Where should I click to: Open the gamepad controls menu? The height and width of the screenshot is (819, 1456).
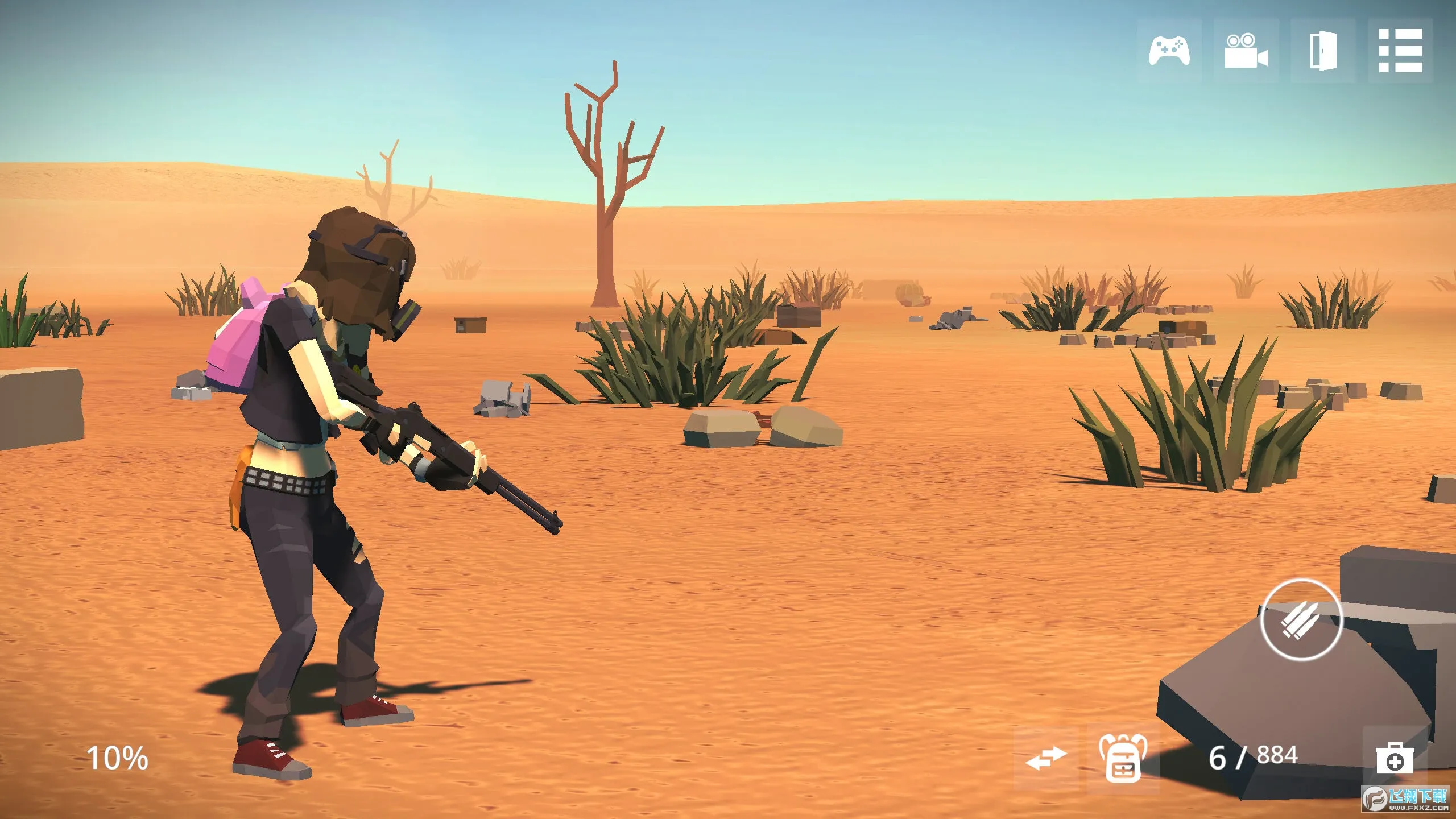1169,51
